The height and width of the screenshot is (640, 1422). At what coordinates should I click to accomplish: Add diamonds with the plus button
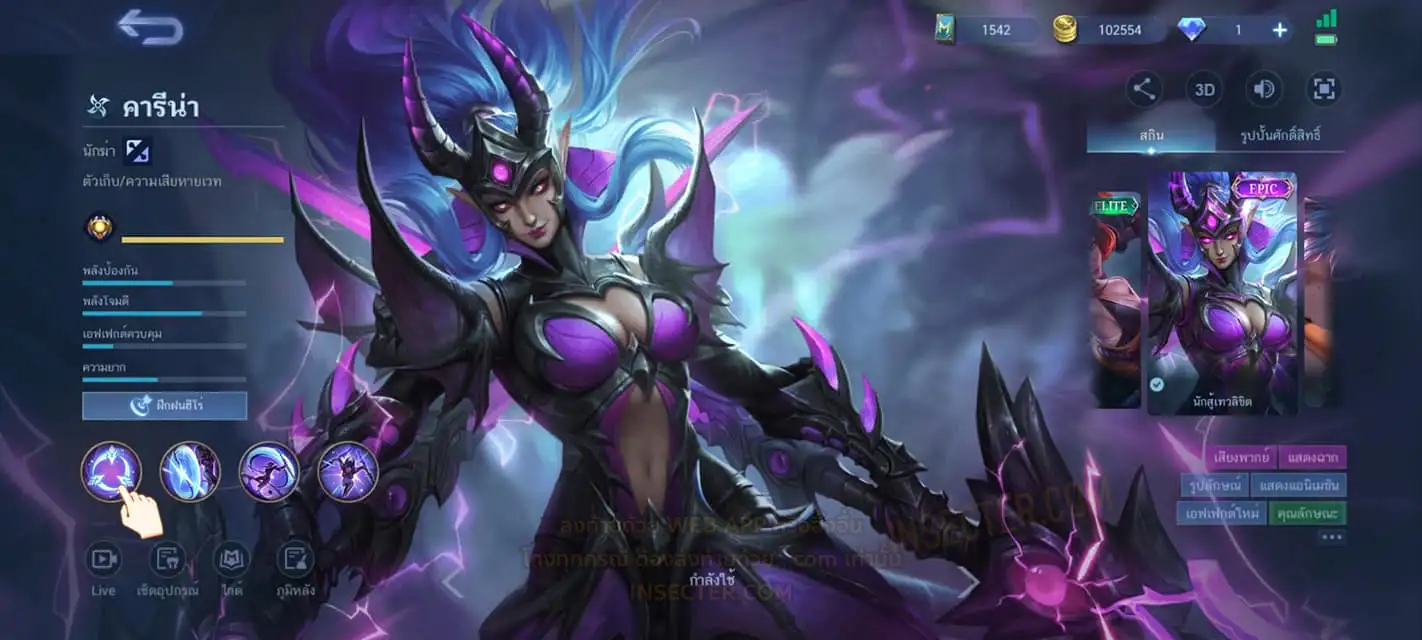[x=1279, y=30]
